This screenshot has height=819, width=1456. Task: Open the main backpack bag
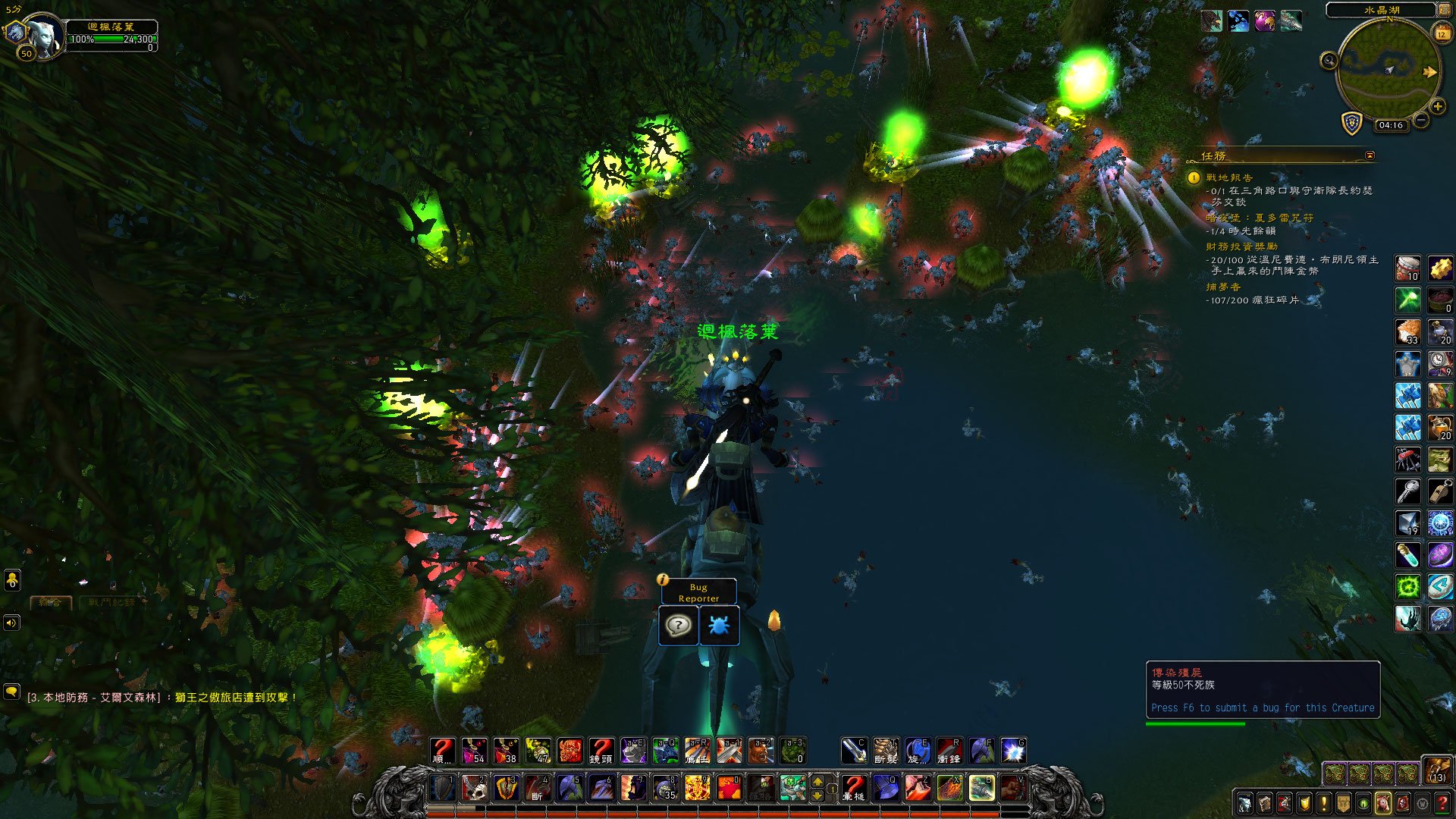click(1436, 770)
